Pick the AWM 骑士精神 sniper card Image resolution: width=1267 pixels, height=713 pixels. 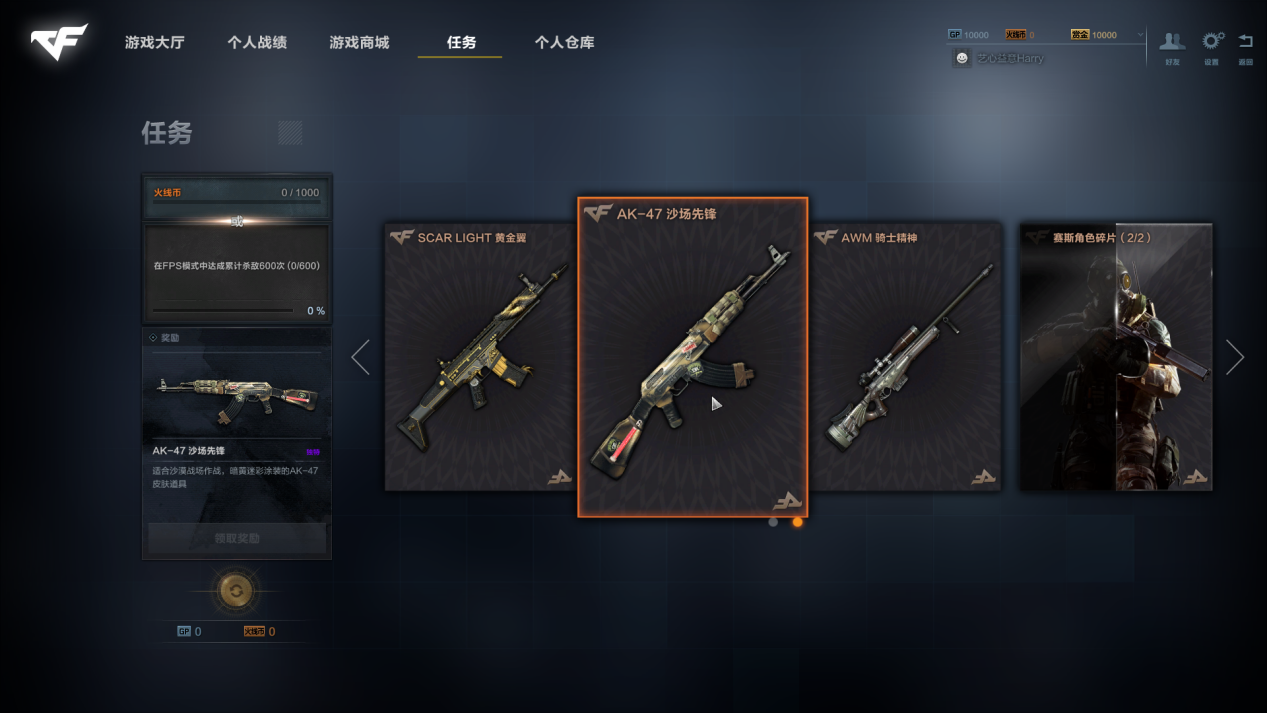(906, 357)
